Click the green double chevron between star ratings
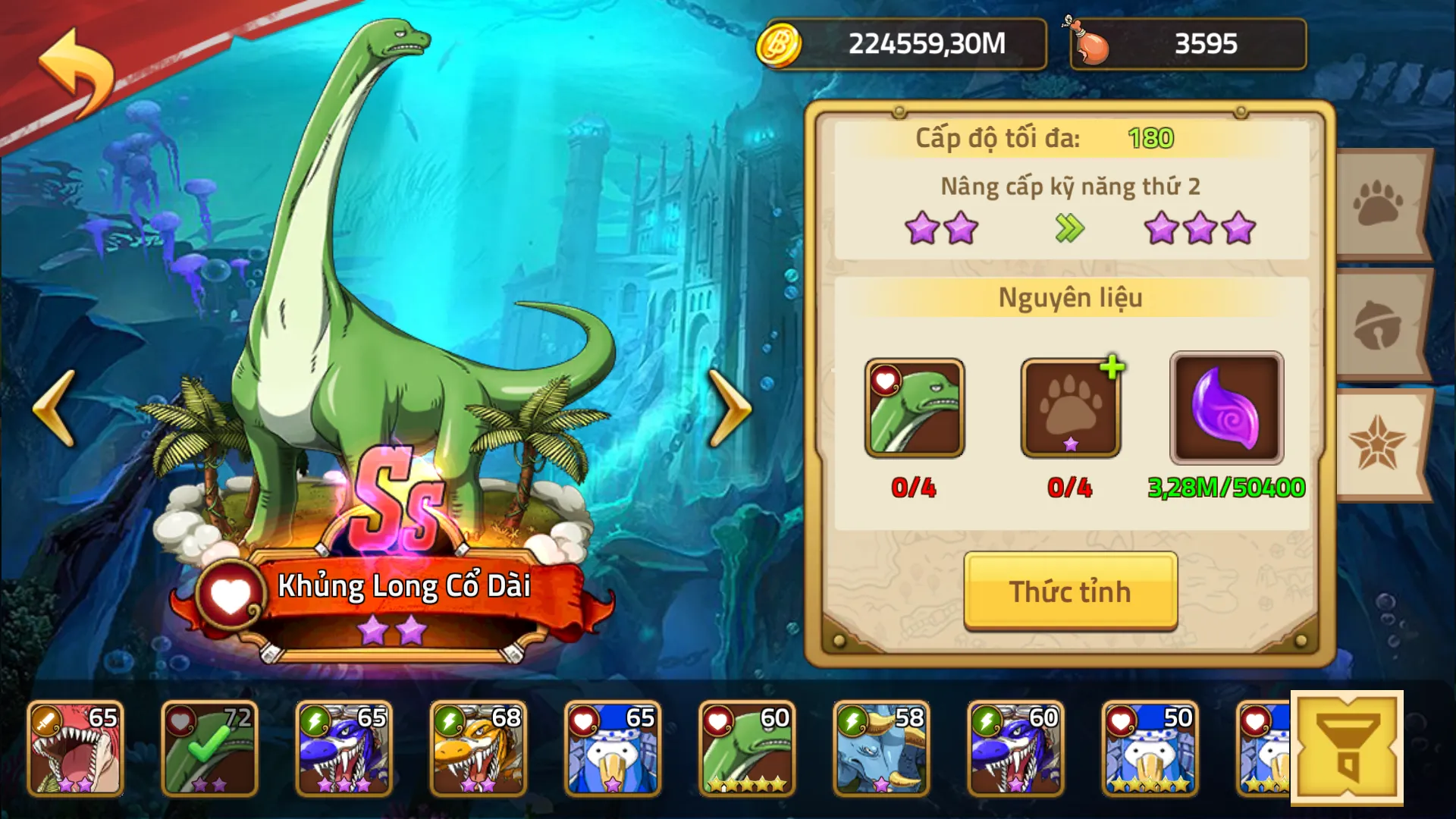This screenshot has height=819, width=1456. [x=1069, y=230]
